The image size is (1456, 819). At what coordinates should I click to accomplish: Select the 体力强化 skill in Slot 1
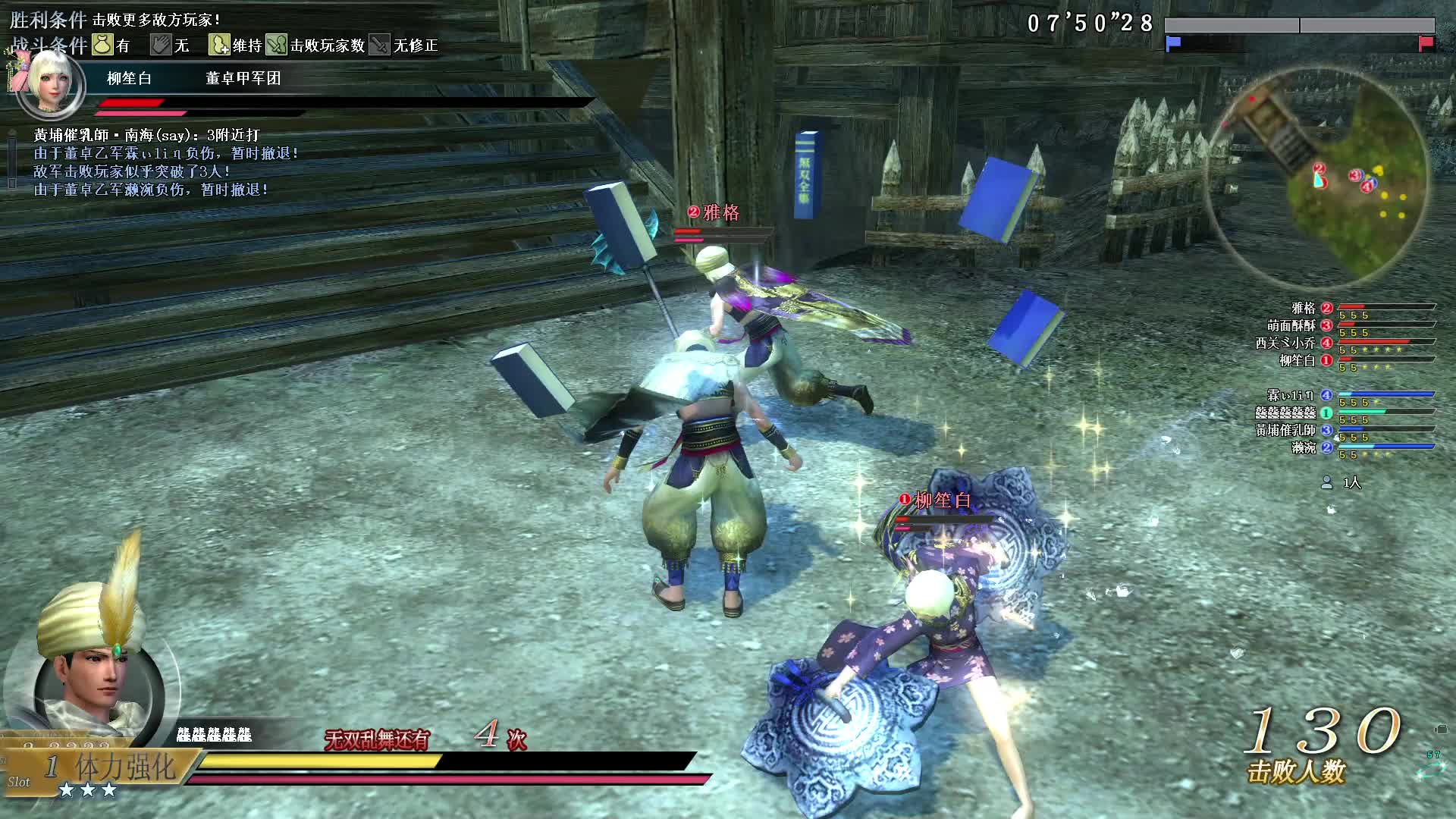coord(125,767)
